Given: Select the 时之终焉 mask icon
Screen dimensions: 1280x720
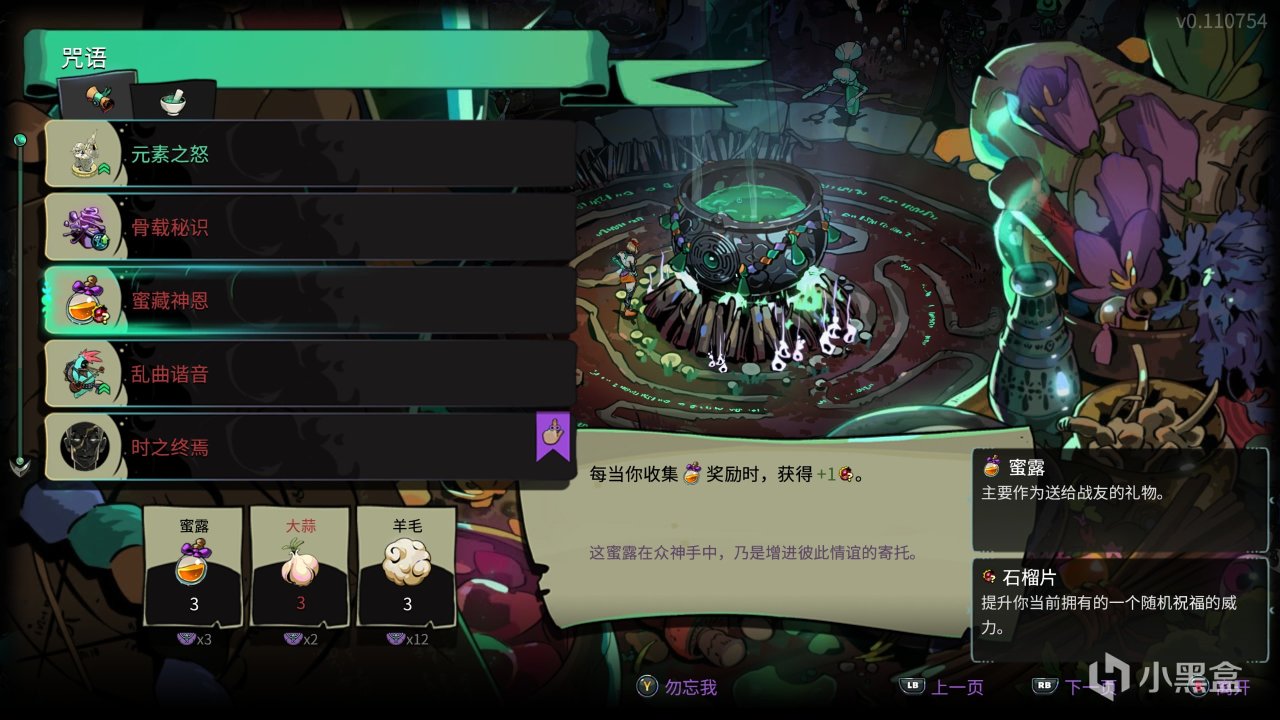Looking at the screenshot, I should tap(85, 445).
